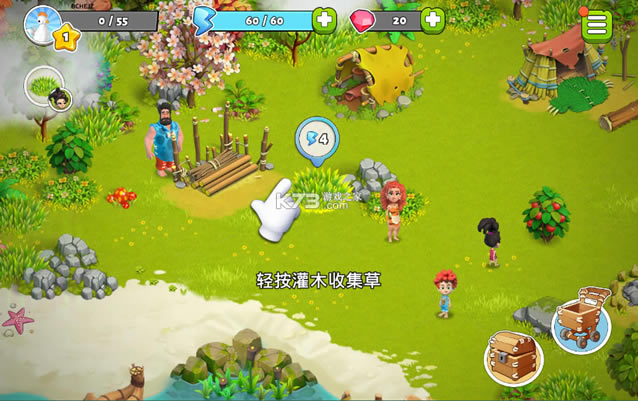Image resolution: width=638 pixels, height=401 pixels.
Task: Add more energy with the plus button
Action: click(x=324, y=20)
